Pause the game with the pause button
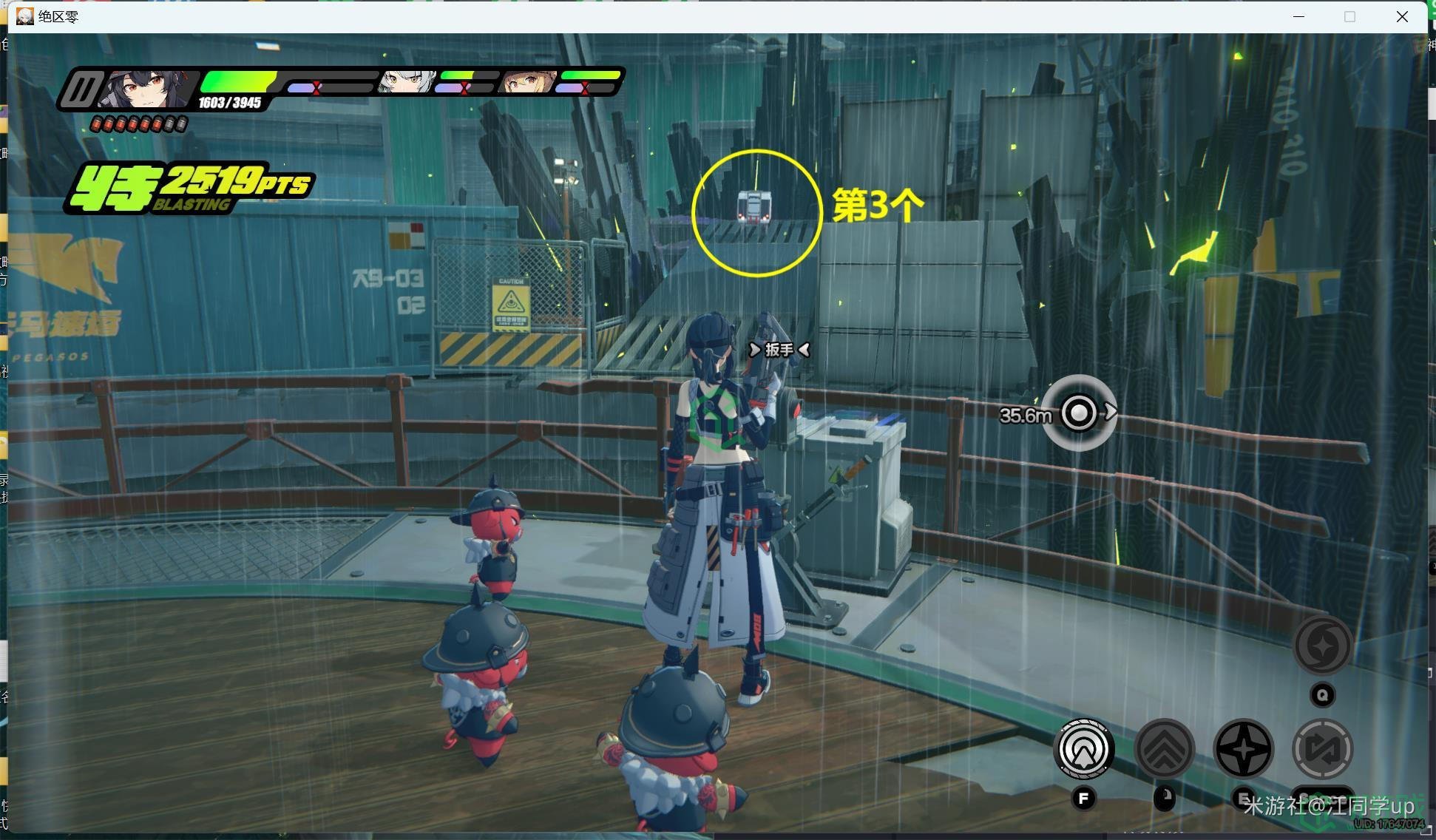 81,90
